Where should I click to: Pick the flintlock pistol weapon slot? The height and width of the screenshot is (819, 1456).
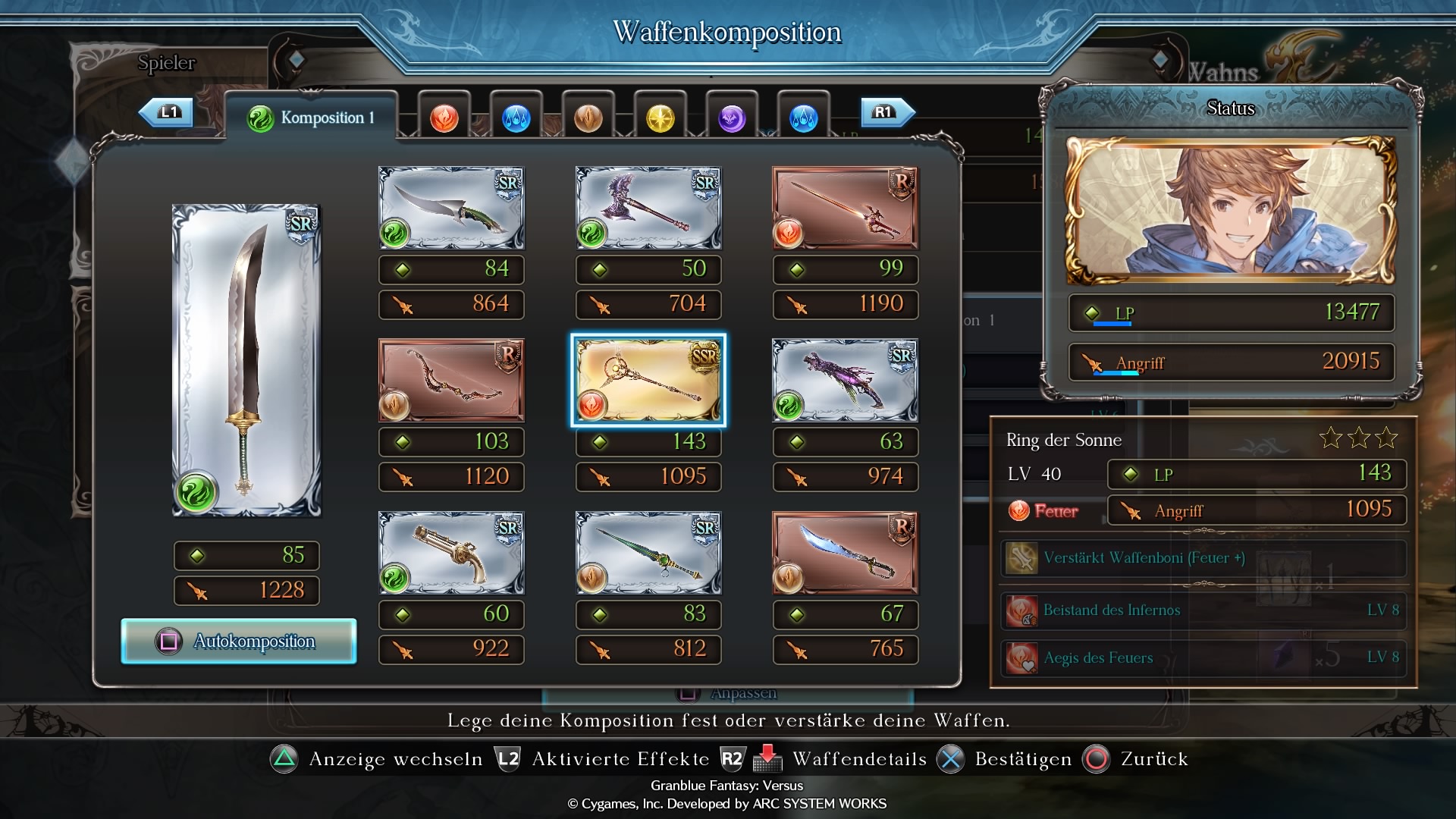coord(451,553)
